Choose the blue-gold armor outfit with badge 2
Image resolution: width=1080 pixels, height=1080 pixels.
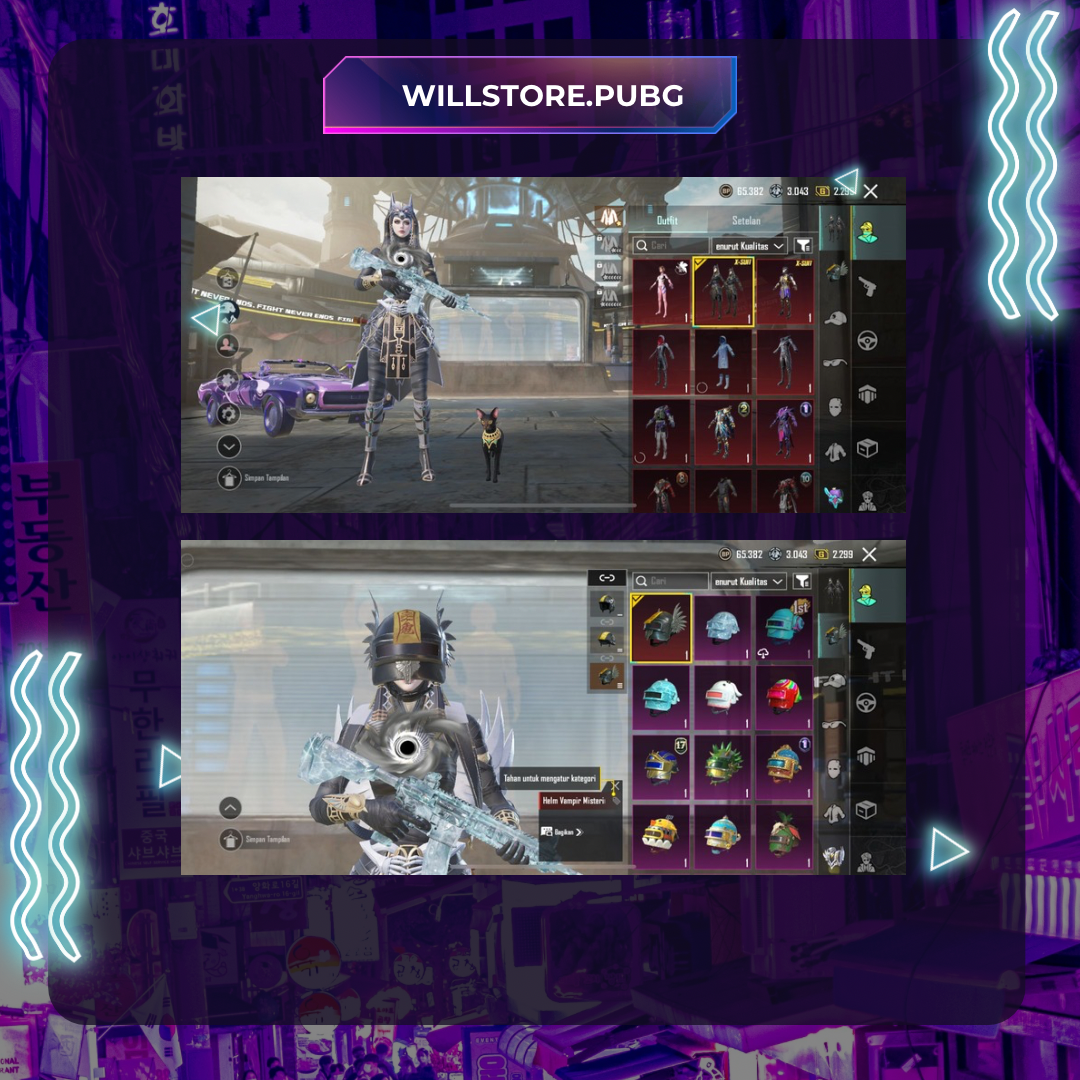pos(722,433)
